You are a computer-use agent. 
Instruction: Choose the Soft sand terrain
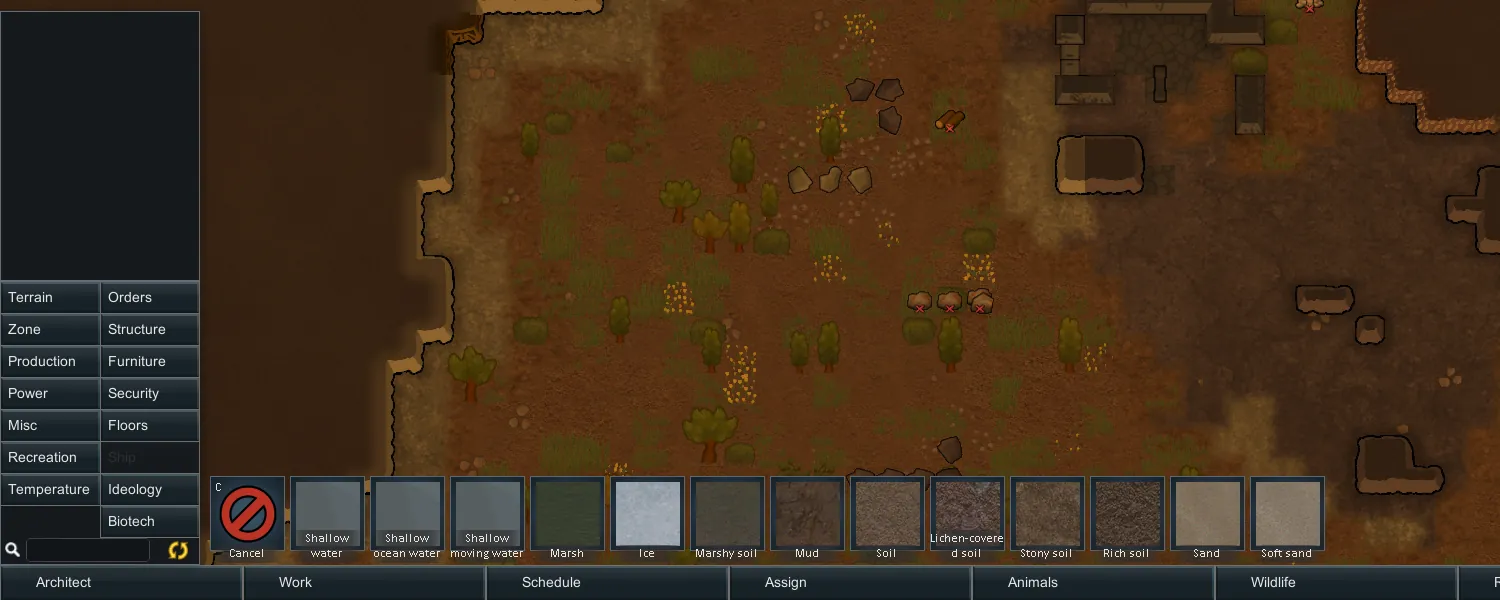point(1287,514)
